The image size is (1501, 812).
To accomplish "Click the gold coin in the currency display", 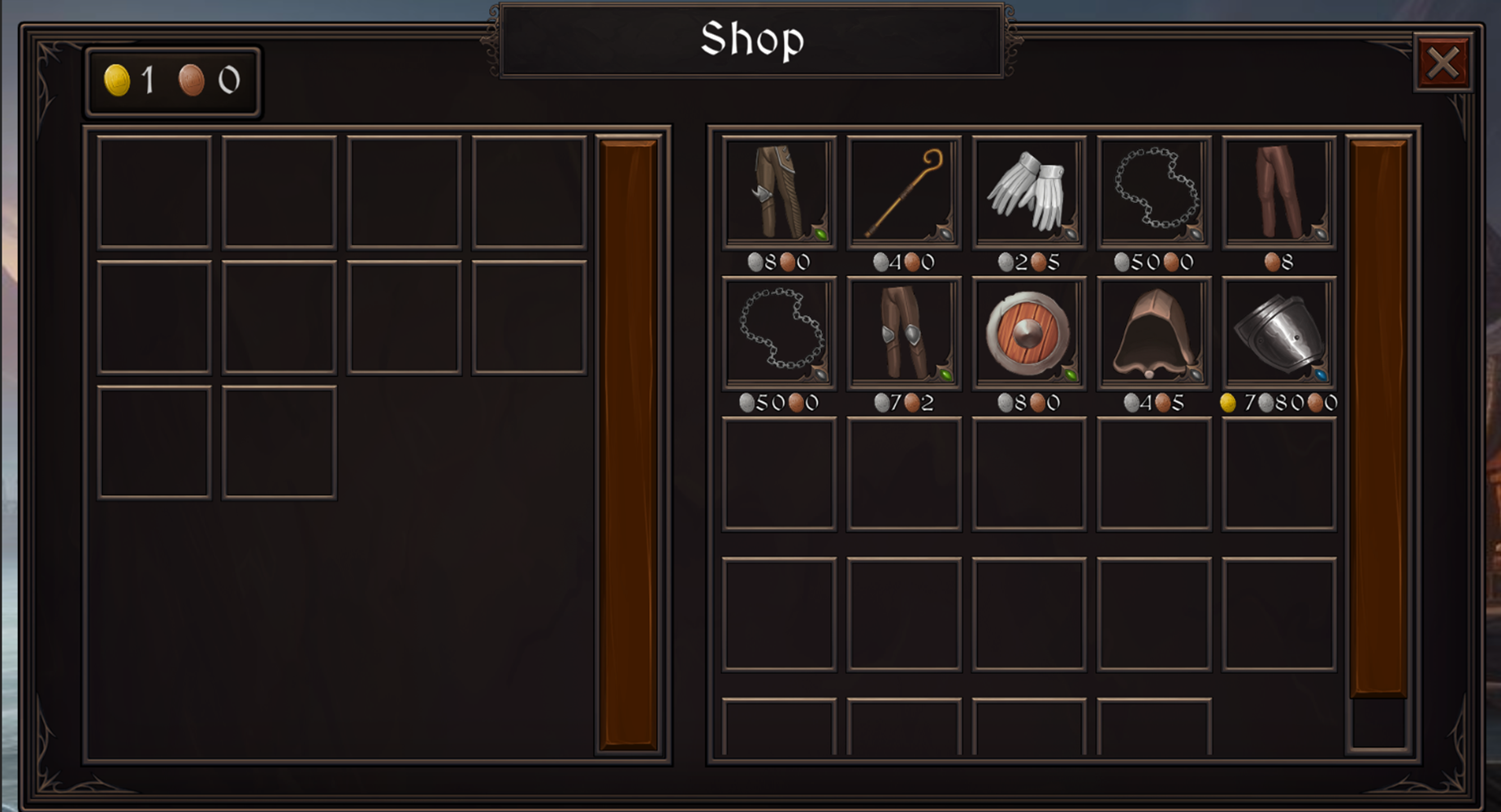I will click(x=116, y=80).
